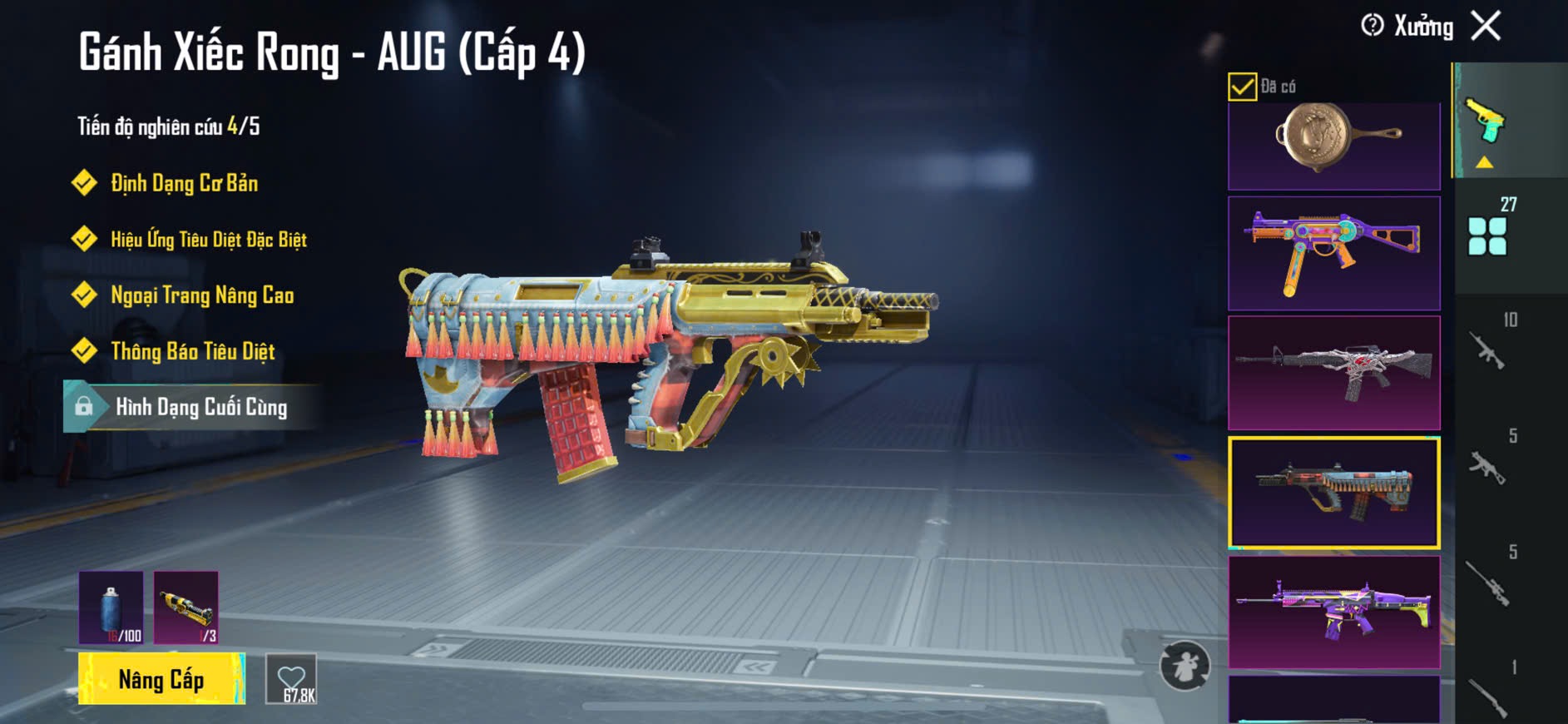Tap the round character pose button
Image resolution: width=1568 pixels, height=724 pixels.
point(1185,666)
